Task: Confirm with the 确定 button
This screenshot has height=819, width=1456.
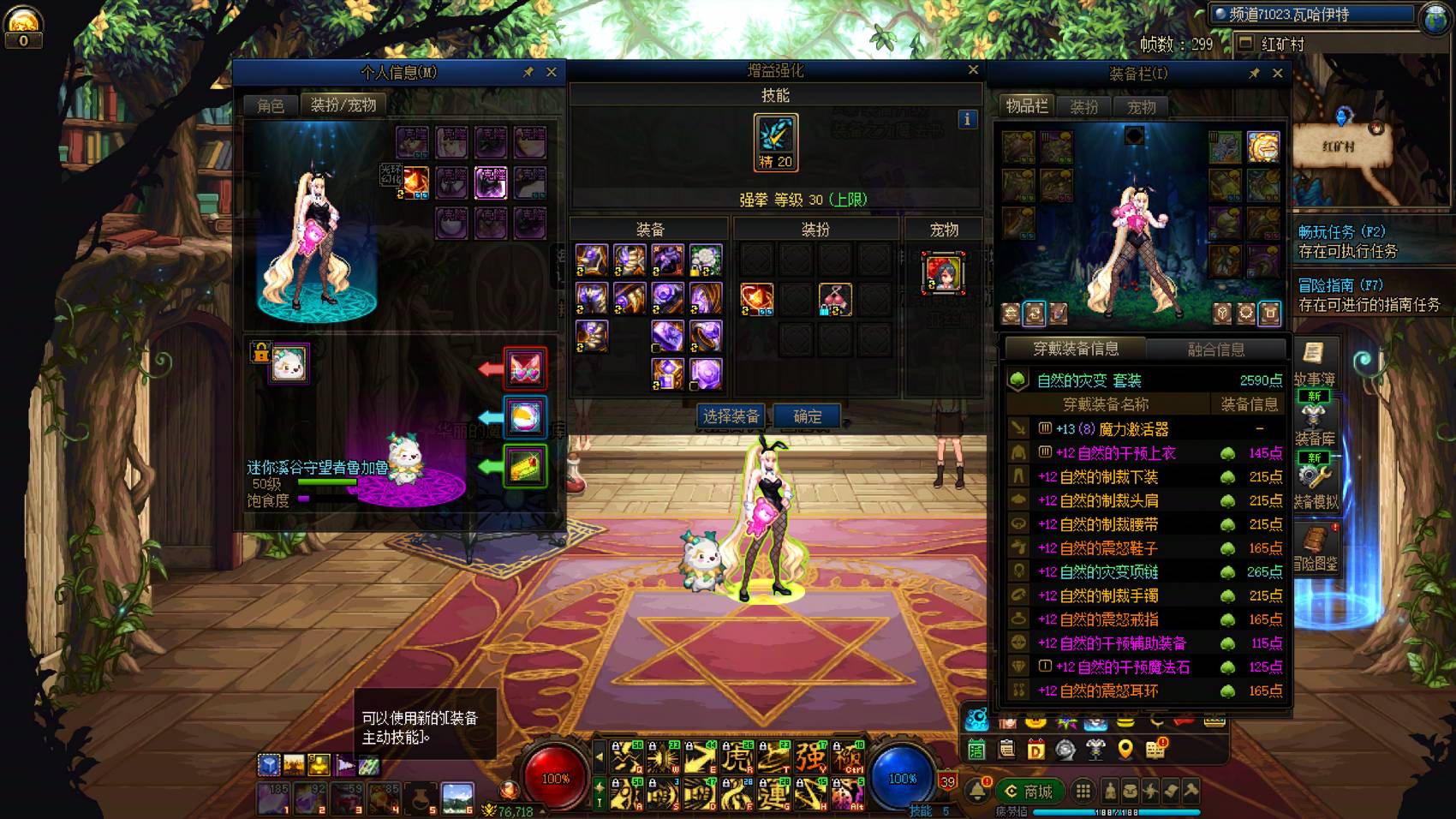Action: (x=807, y=416)
